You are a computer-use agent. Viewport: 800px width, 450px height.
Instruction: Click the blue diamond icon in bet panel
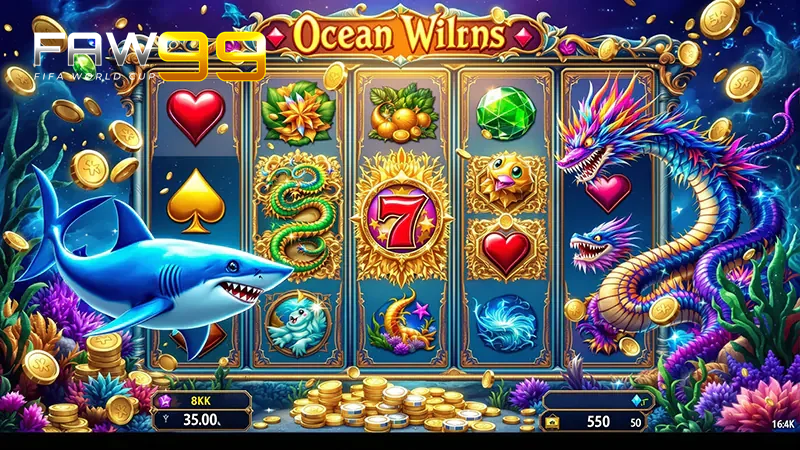pos(633,401)
